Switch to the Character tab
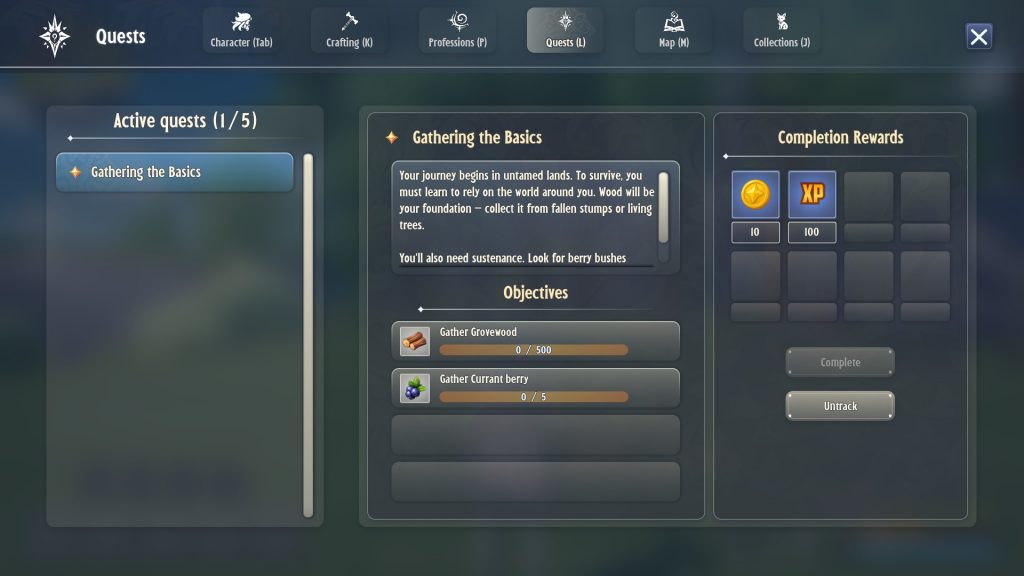Viewport: 1024px width, 576px height. tap(241, 31)
